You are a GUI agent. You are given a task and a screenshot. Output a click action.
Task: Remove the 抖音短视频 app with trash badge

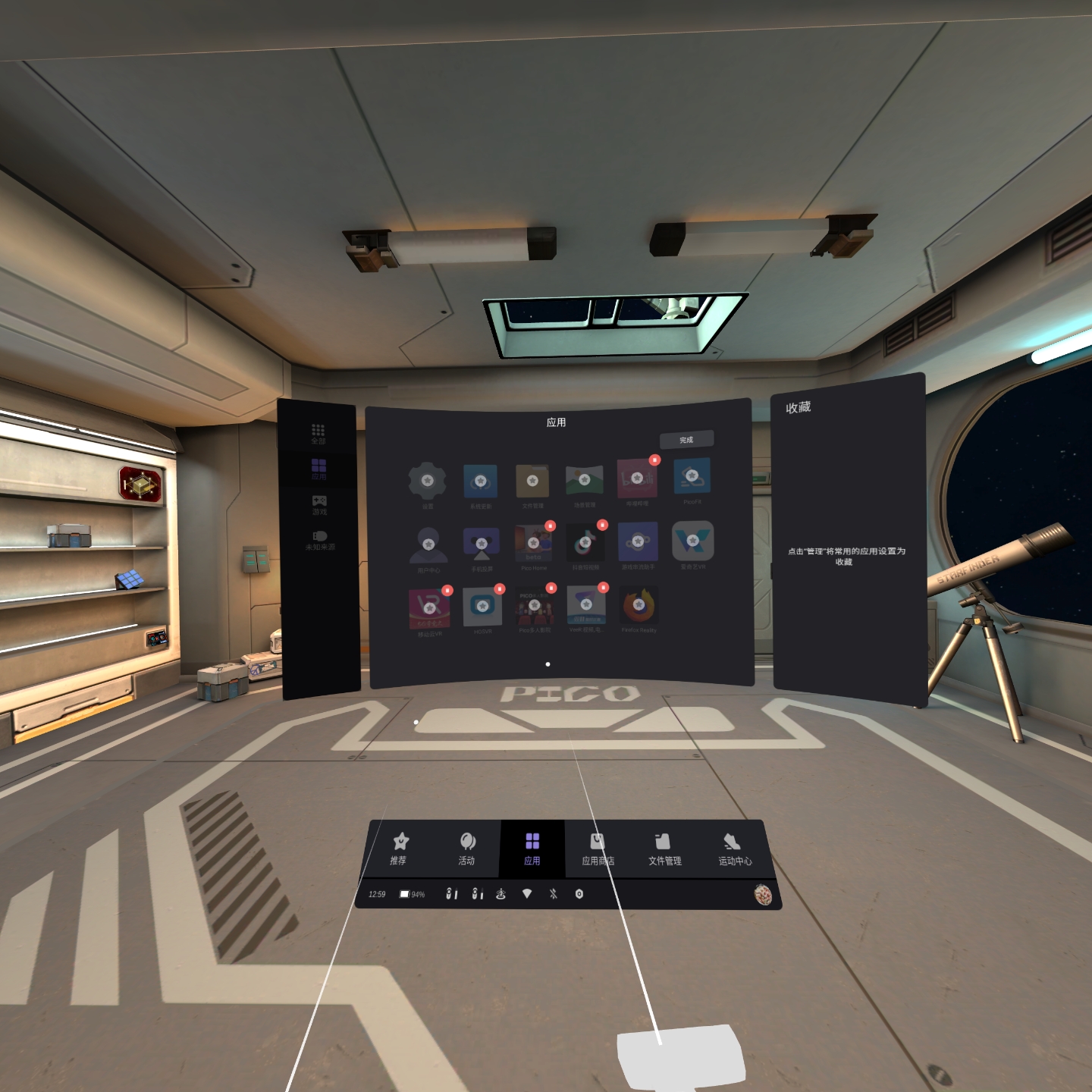[x=602, y=525]
